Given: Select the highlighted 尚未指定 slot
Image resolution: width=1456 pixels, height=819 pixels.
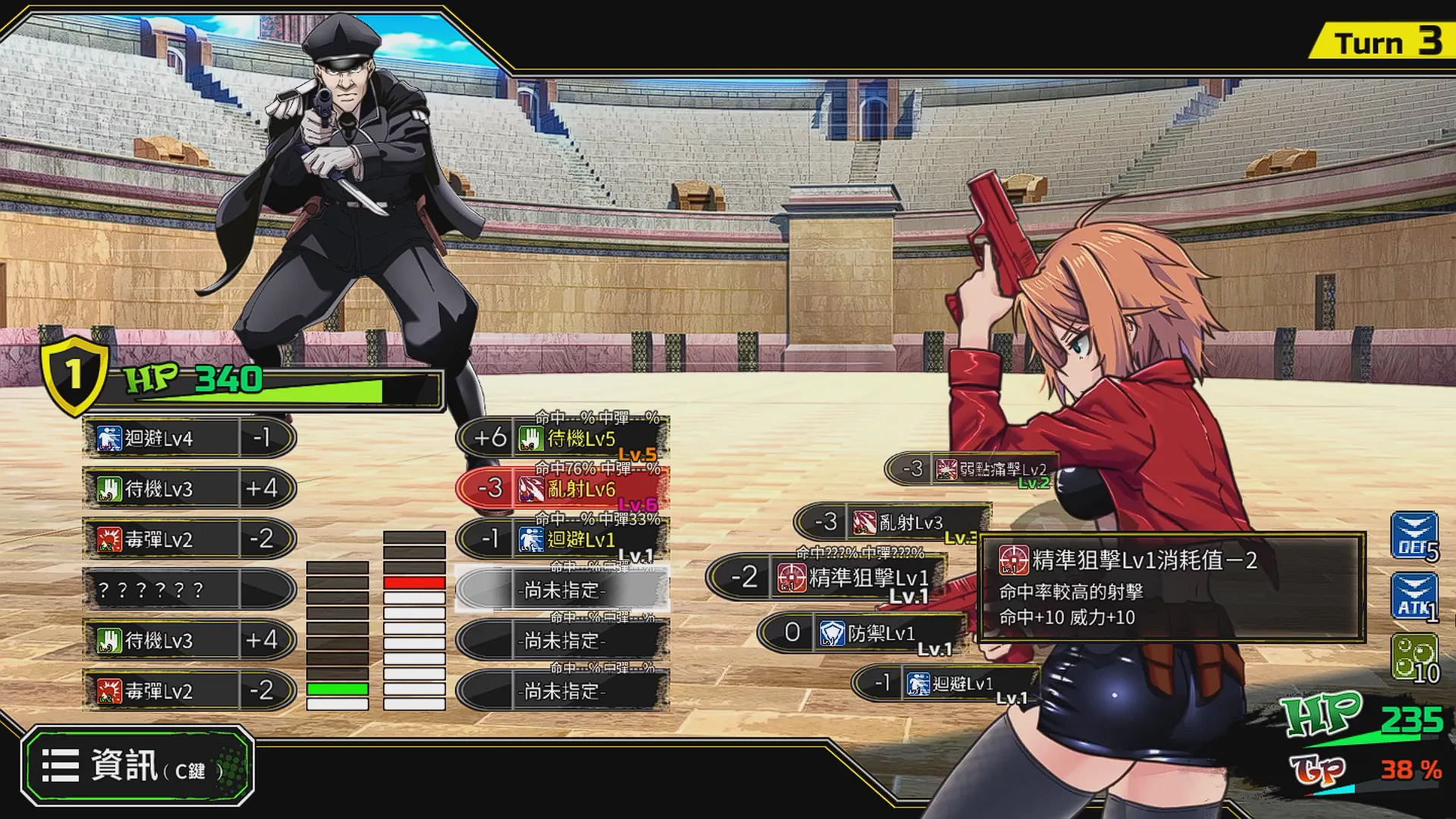Looking at the screenshot, I should pyautogui.click(x=562, y=589).
